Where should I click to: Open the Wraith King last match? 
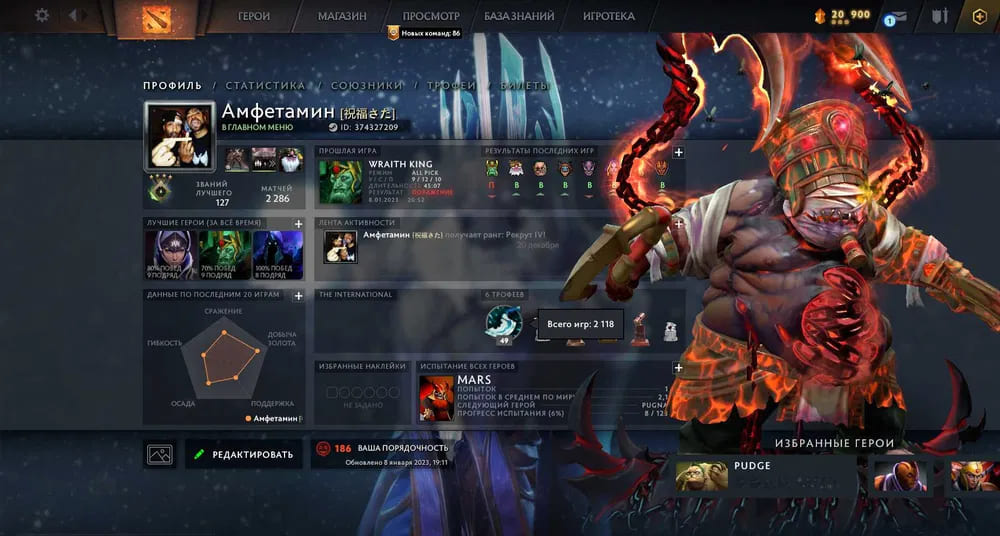click(340, 181)
